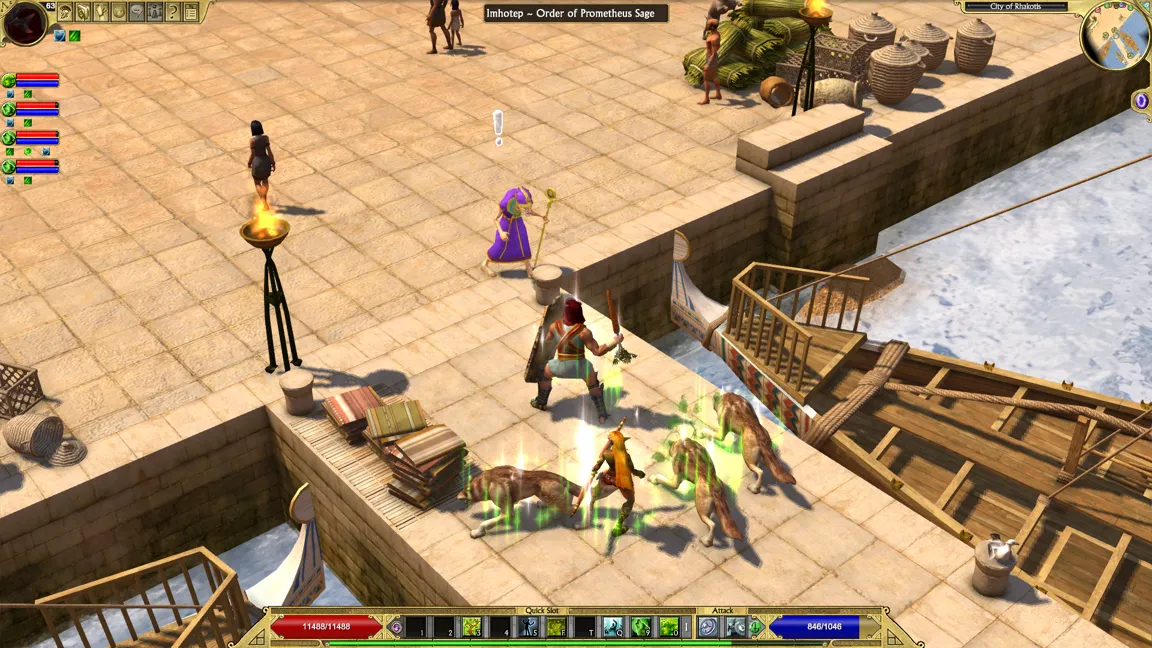Viewport: 1152px width, 648px height.
Task: Activate the quick slot F skill
Action: pos(556,627)
